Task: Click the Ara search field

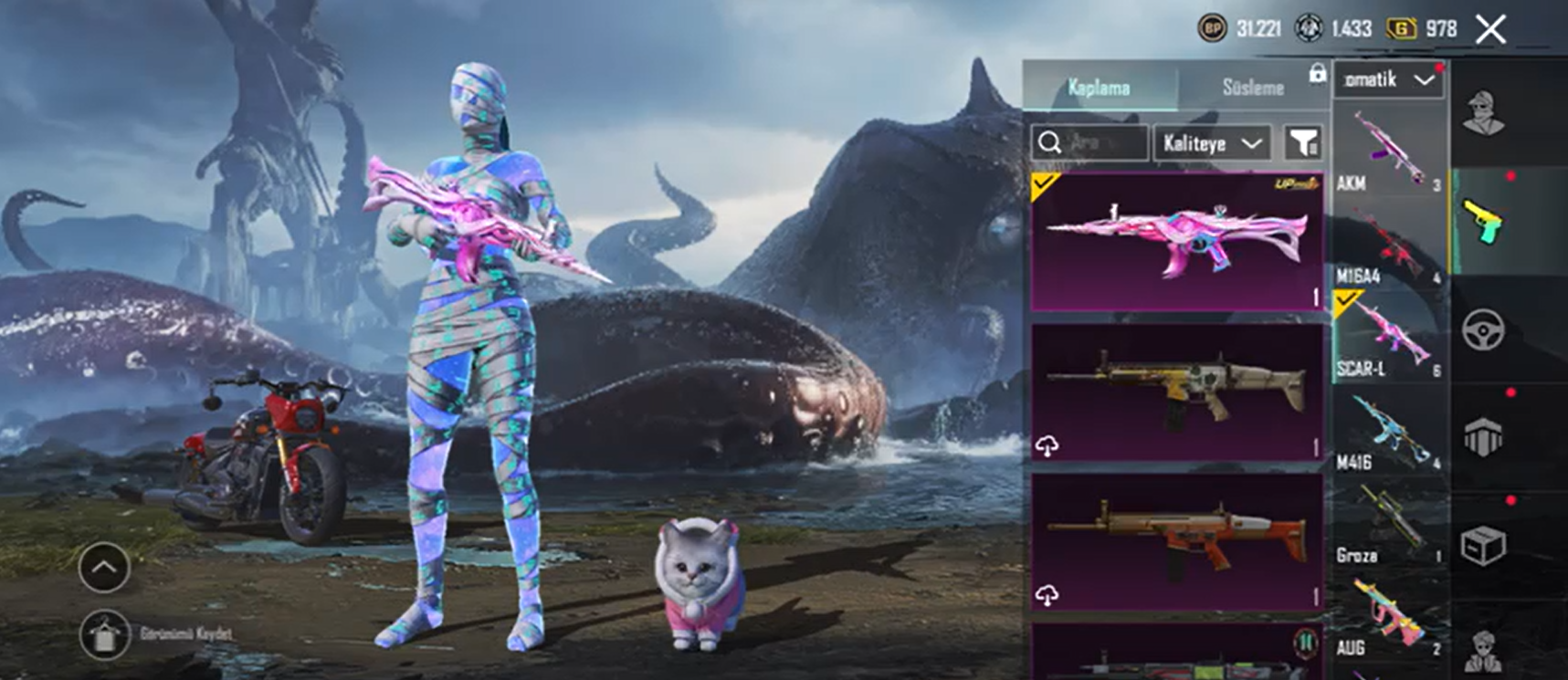Action: (1090, 143)
